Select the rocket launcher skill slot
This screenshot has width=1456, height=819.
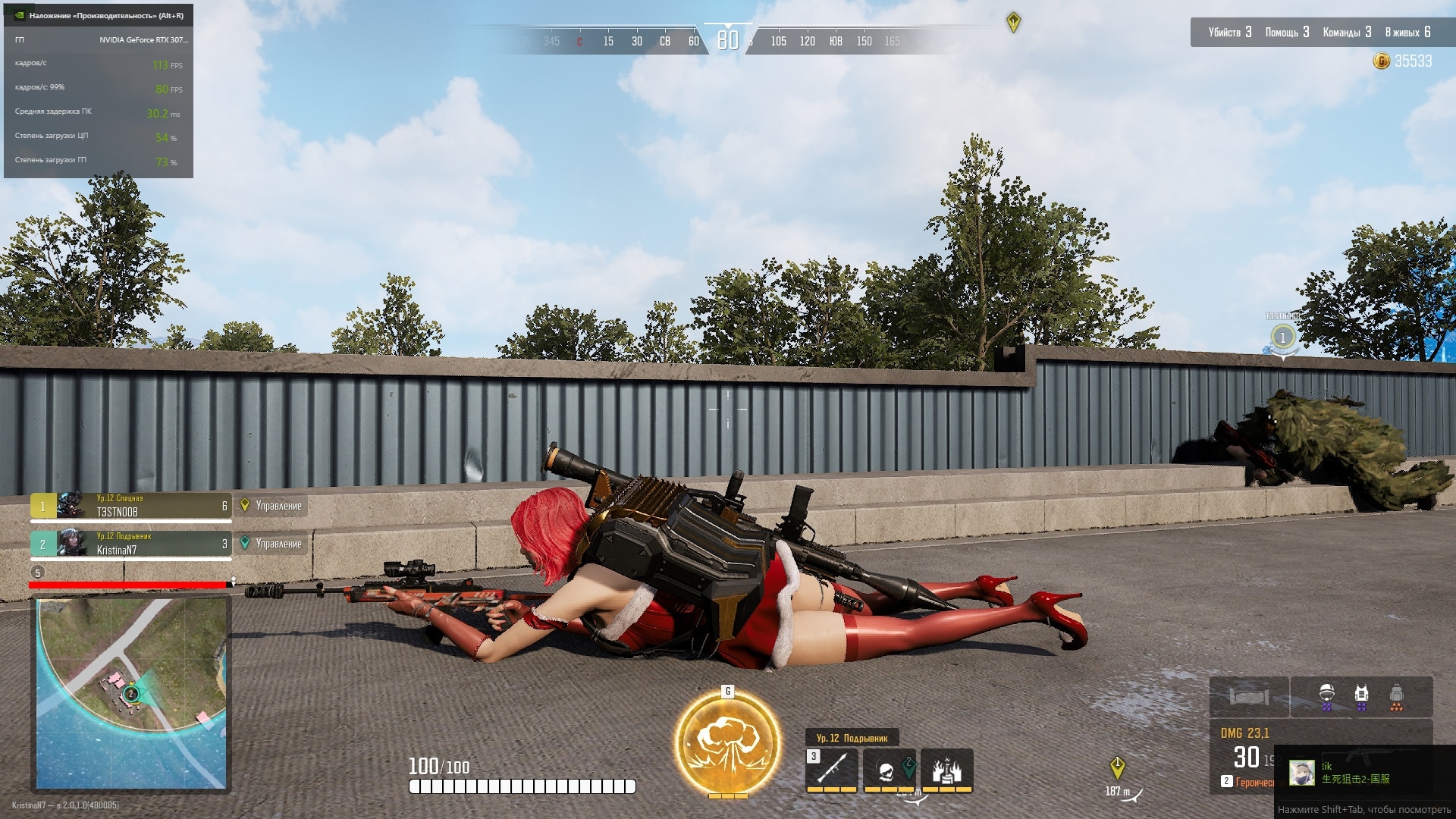coord(831,769)
